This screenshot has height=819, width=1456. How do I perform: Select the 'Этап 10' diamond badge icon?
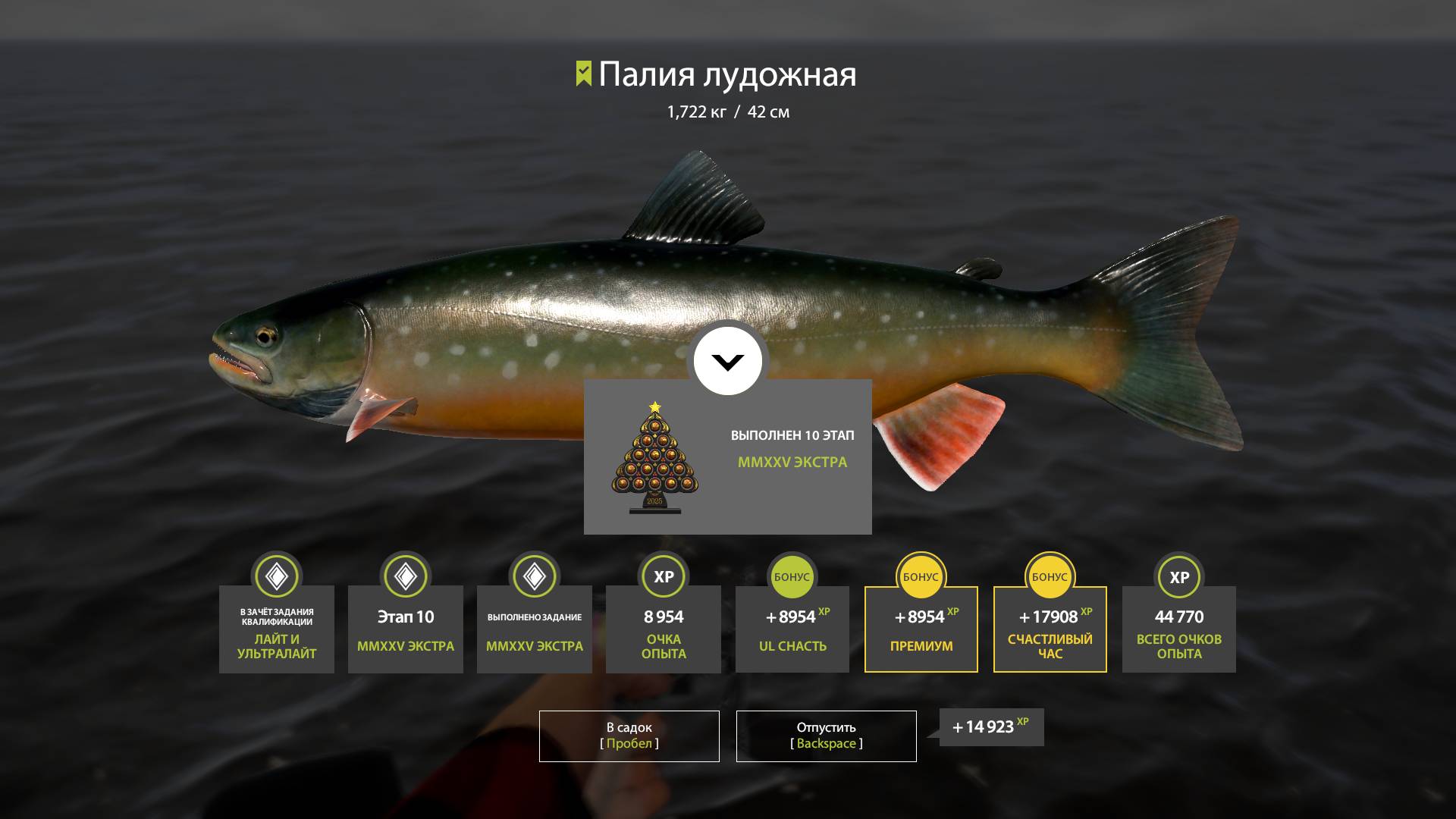tap(405, 576)
